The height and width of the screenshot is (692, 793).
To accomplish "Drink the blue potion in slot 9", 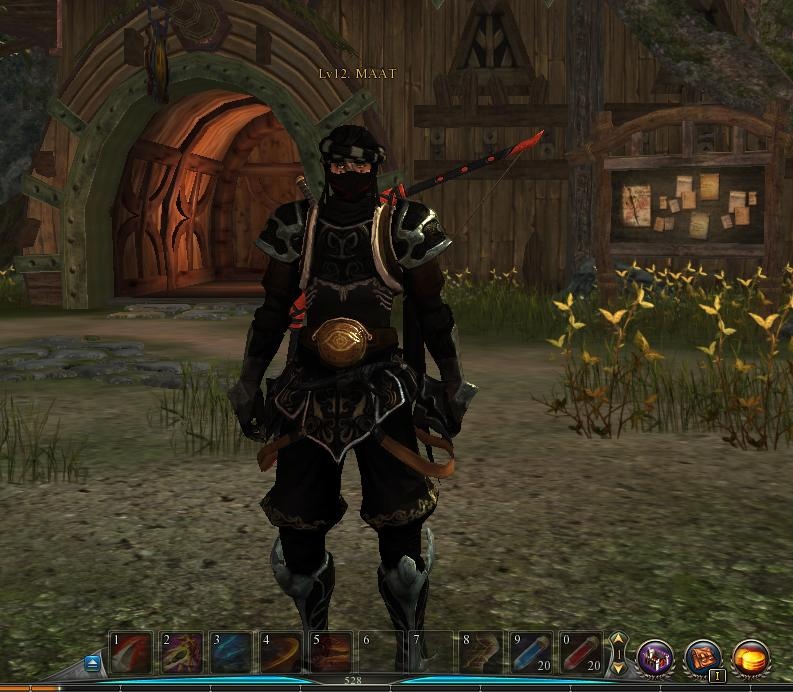I will 530,653.
